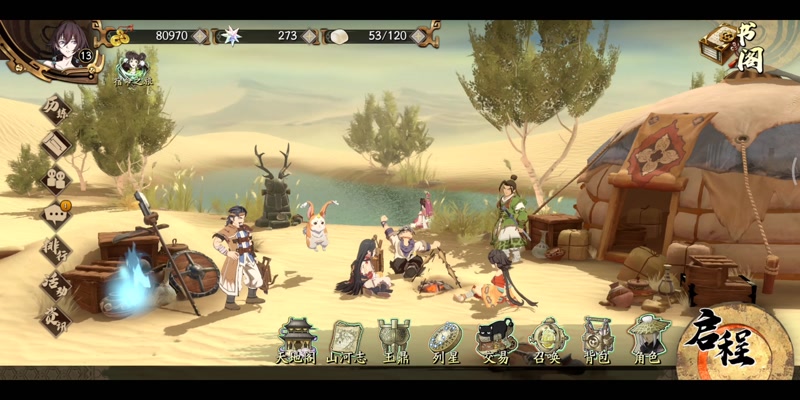Open the 角色 character screen
This screenshot has width=800, height=400.
coord(648,340)
